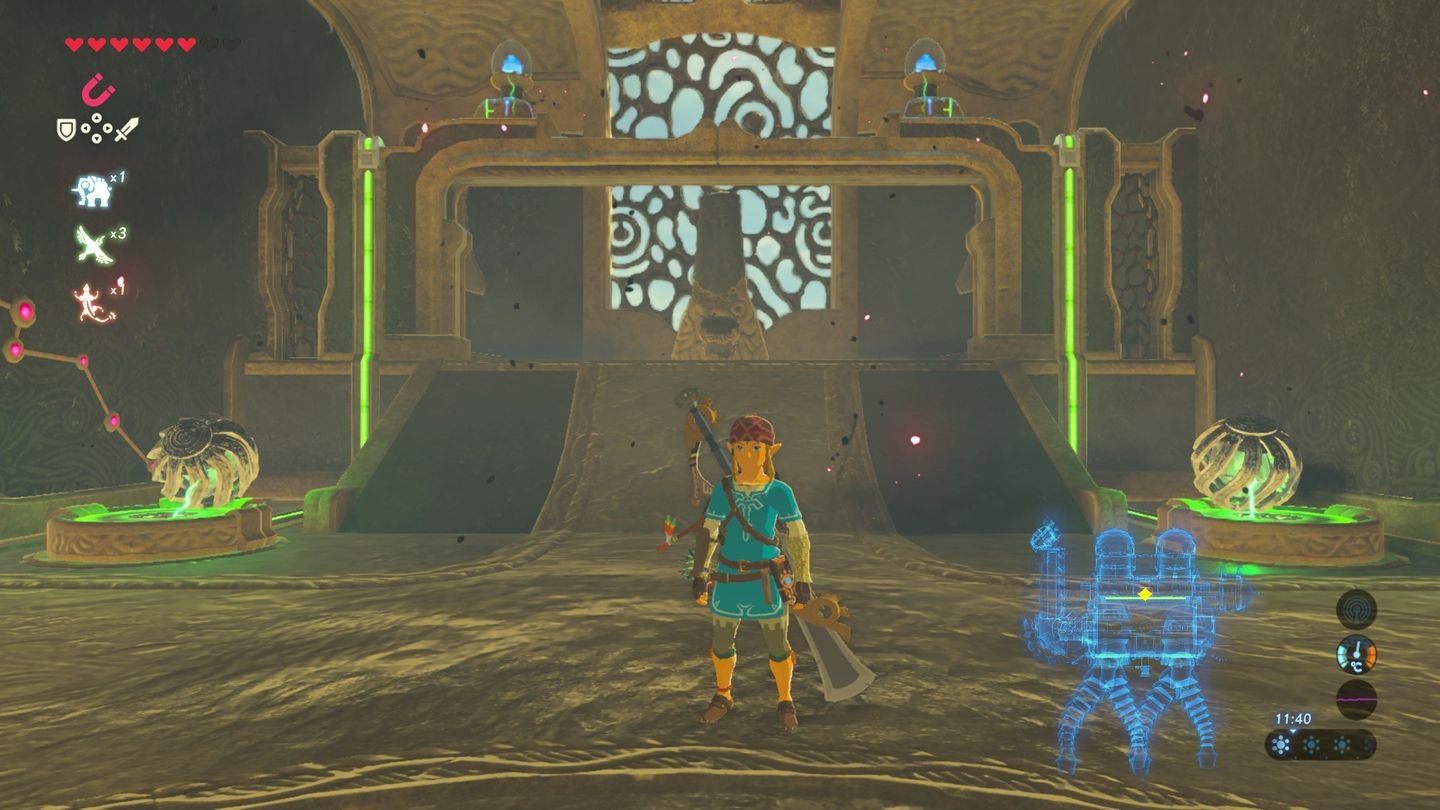
Task: Toggle the dimmed rightmost weather forecast icon
Action: click(1368, 745)
